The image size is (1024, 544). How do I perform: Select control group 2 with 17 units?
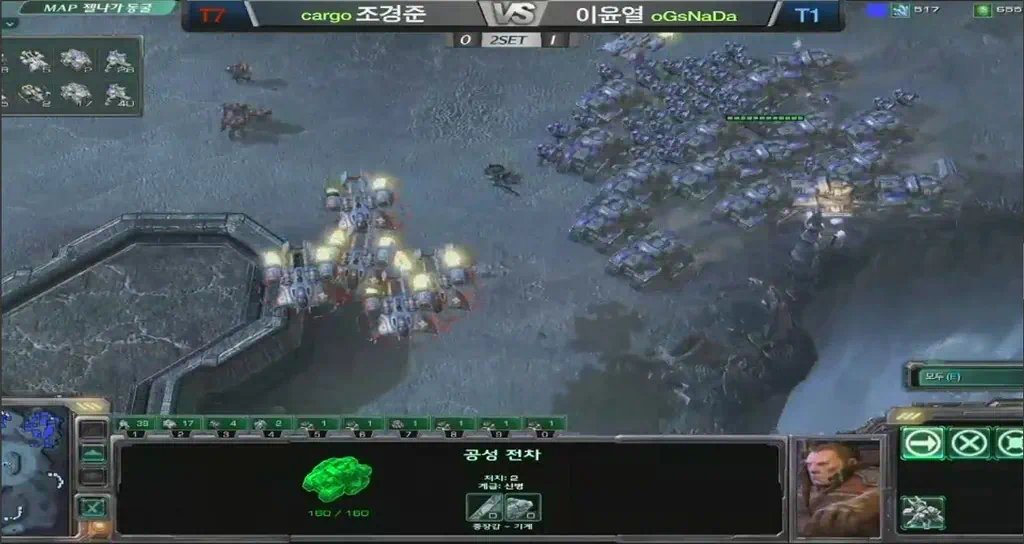coord(180,424)
